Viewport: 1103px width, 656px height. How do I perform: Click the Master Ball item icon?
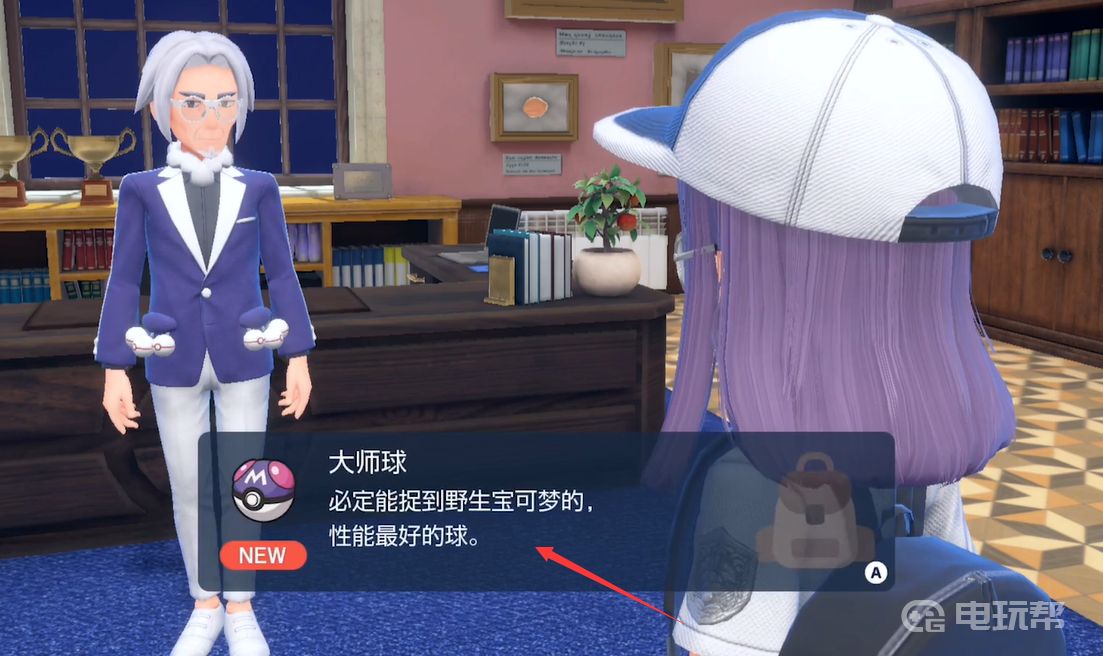263,491
